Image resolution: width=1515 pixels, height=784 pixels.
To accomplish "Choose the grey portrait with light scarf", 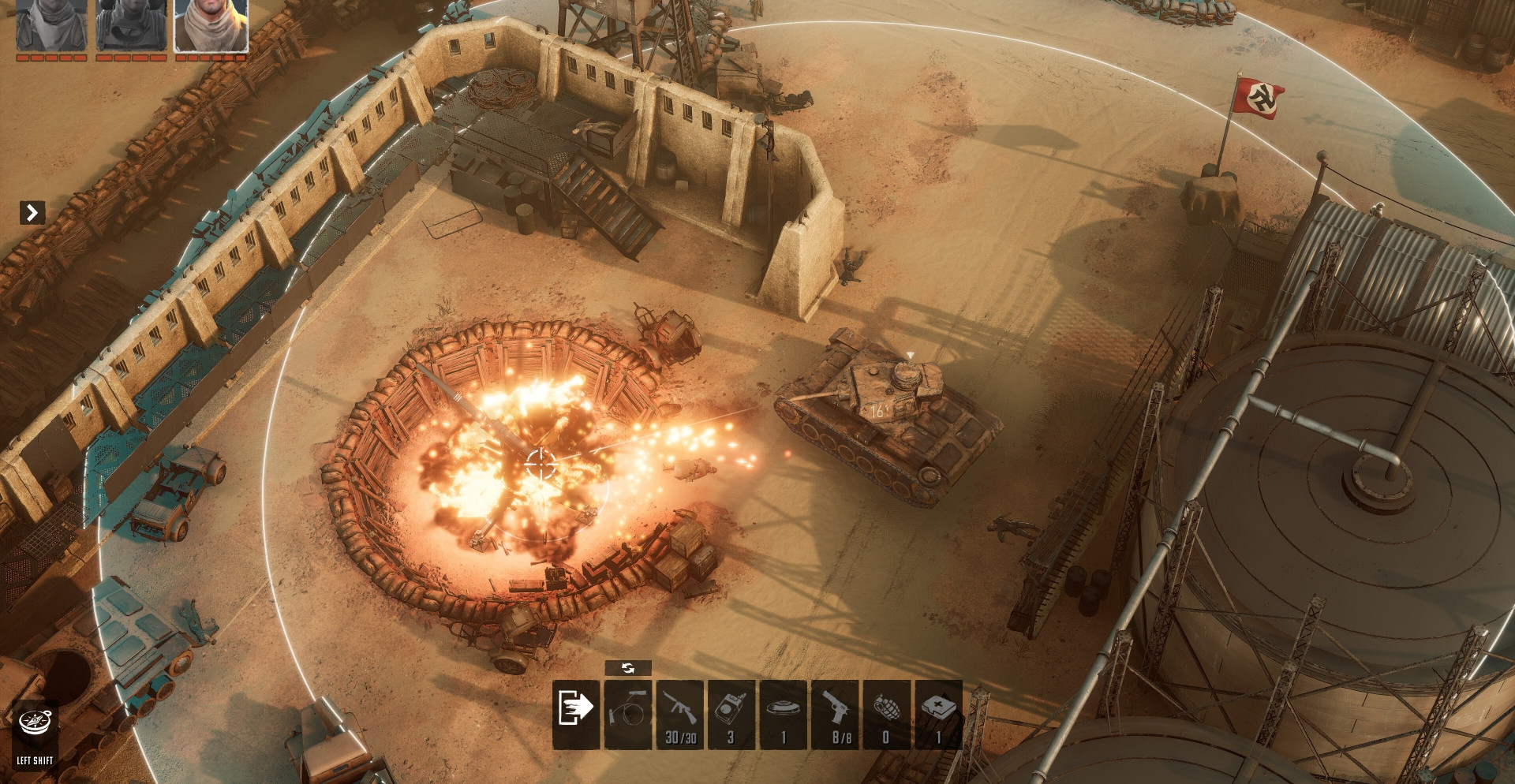I will pyautogui.click(x=51, y=25).
